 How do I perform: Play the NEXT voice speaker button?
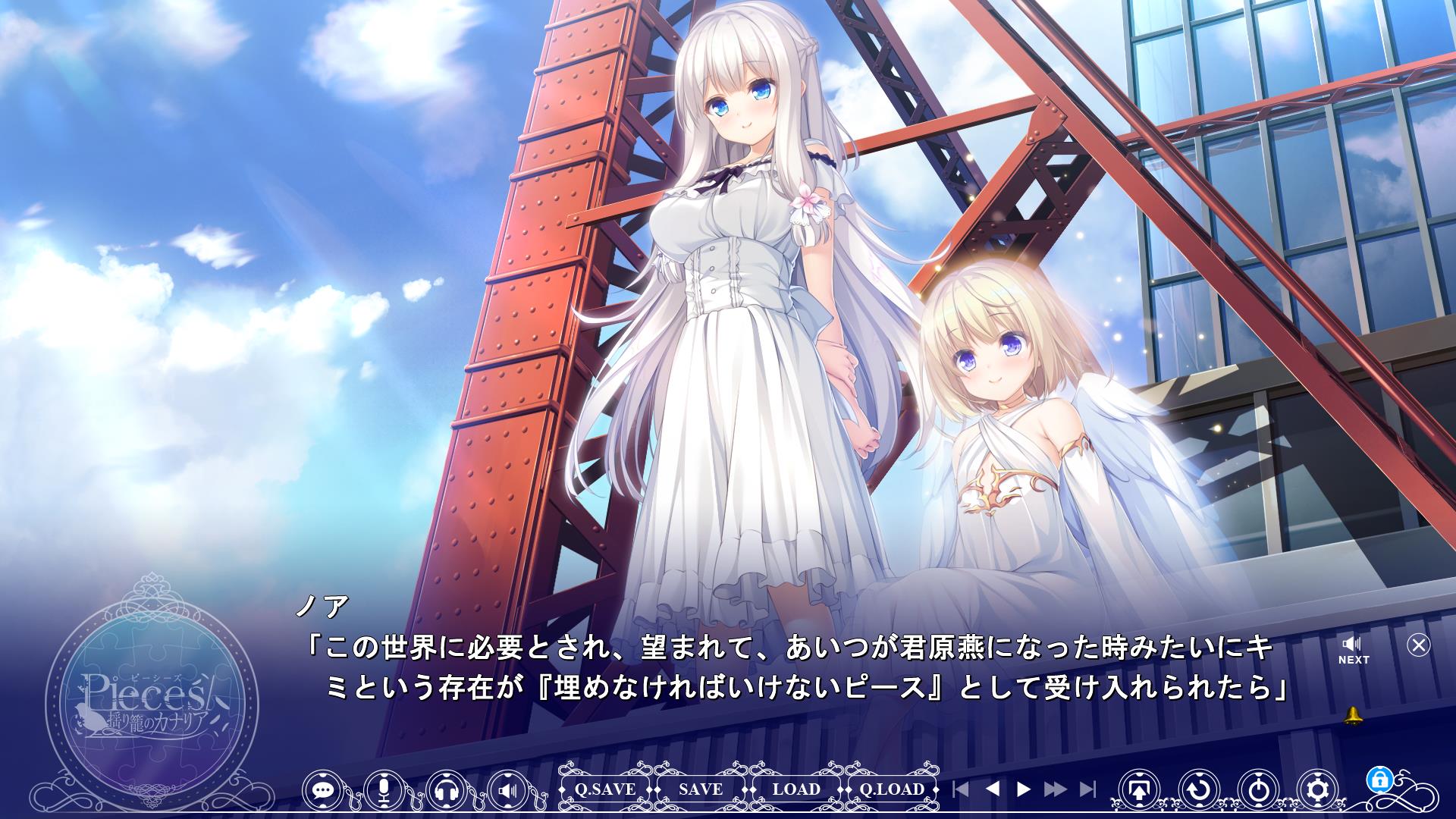pos(1353,650)
